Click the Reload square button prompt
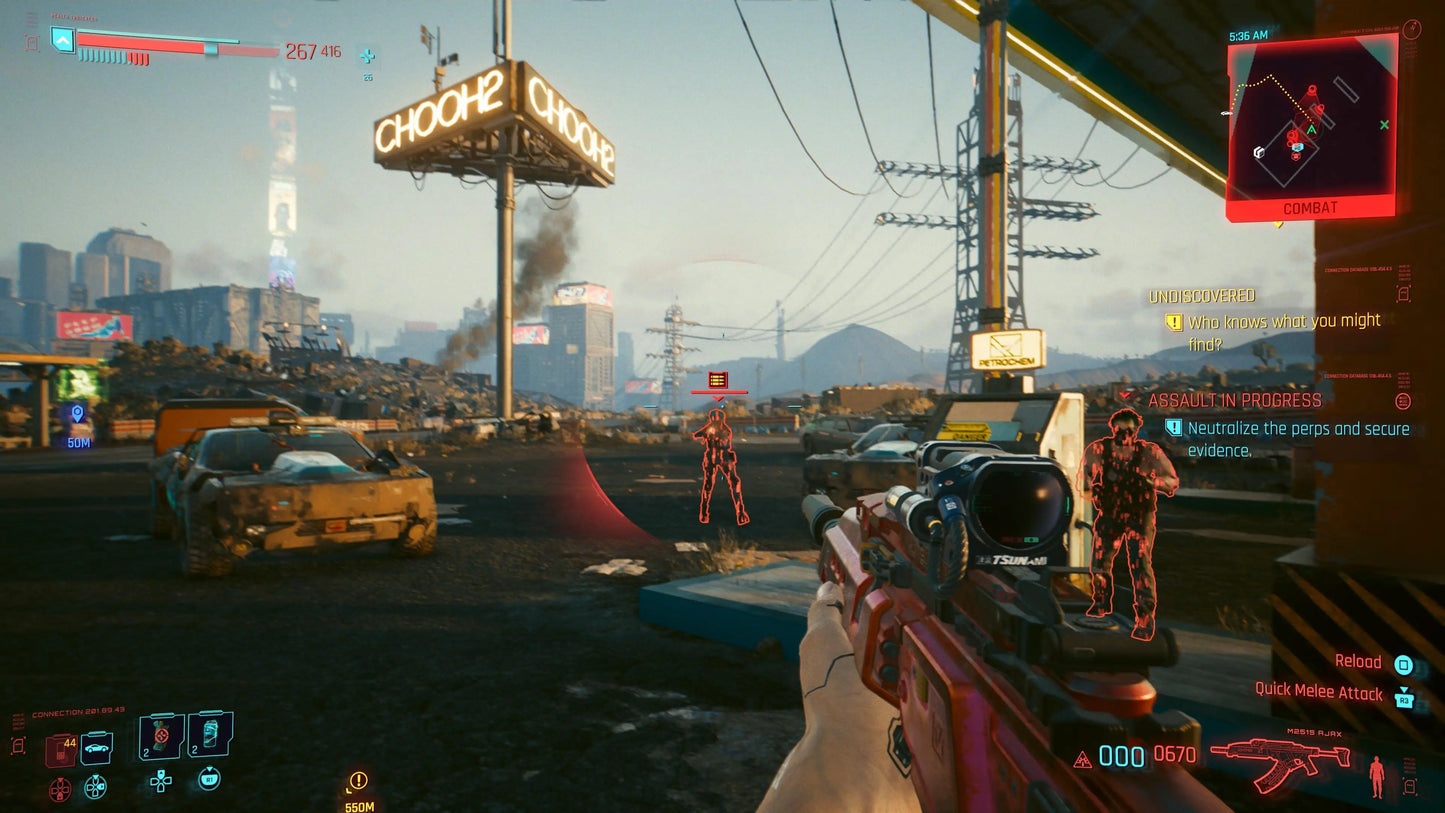Viewport: 1445px width, 813px height. 1403,664
